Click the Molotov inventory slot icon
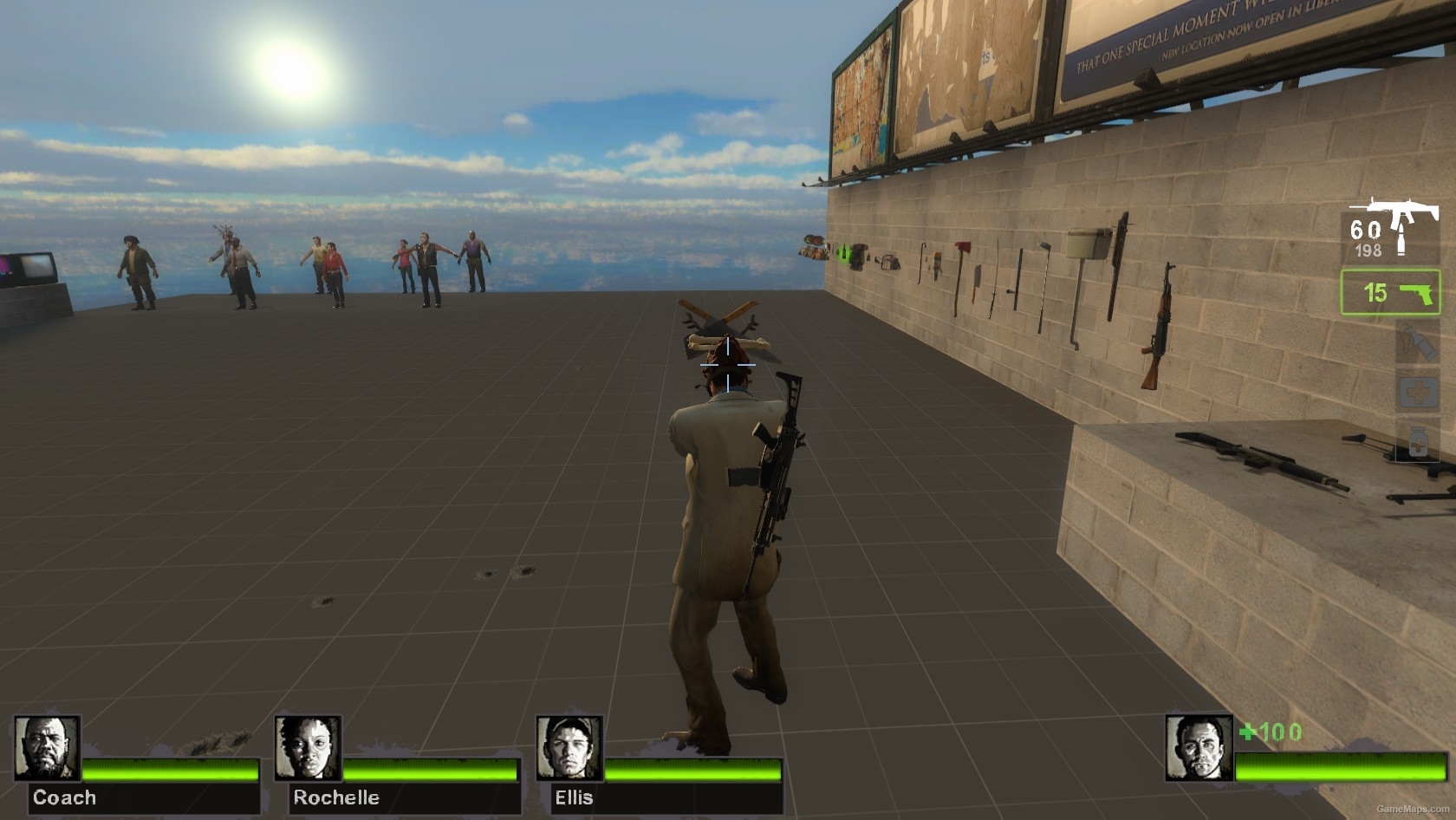 point(1417,340)
